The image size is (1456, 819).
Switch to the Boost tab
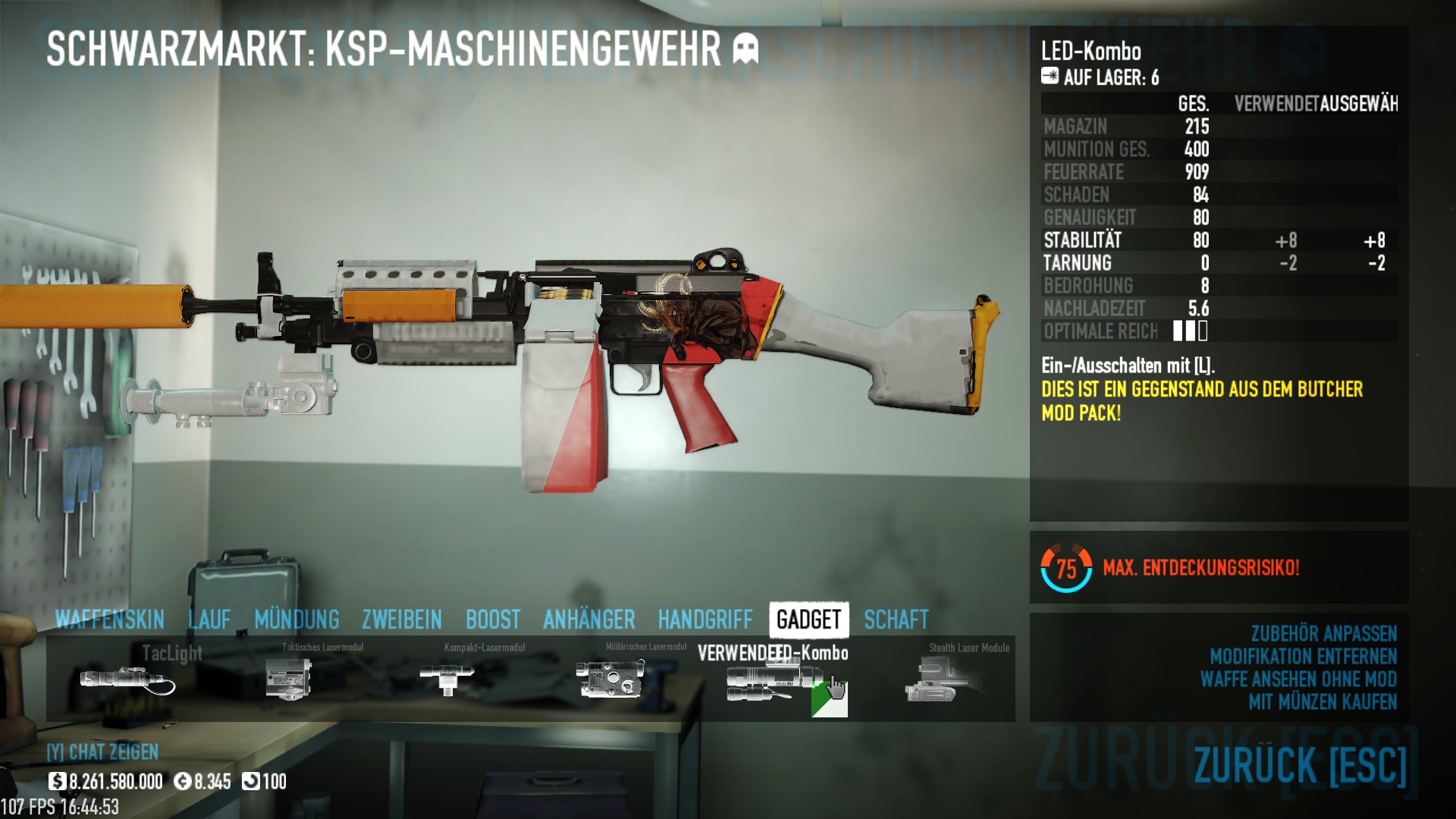pos(493,620)
